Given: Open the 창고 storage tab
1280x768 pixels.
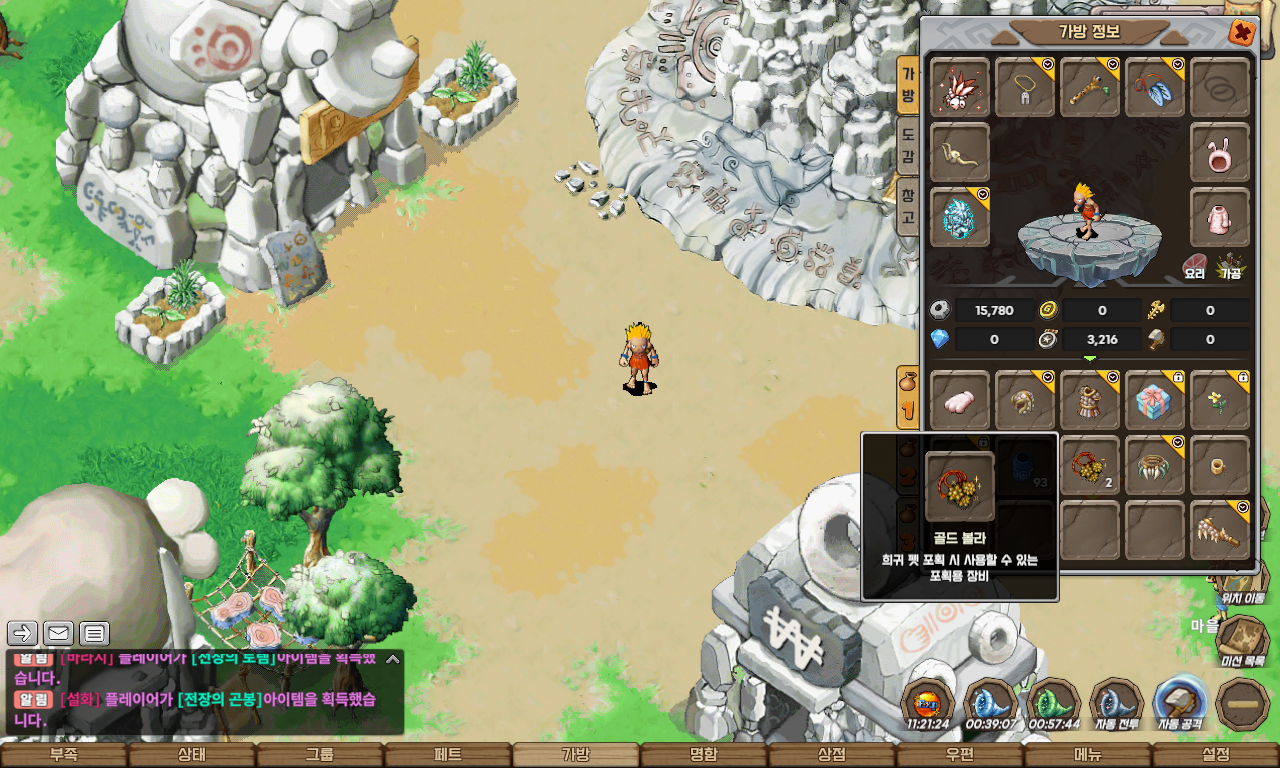Looking at the screenshot, I should coord(907,206).
